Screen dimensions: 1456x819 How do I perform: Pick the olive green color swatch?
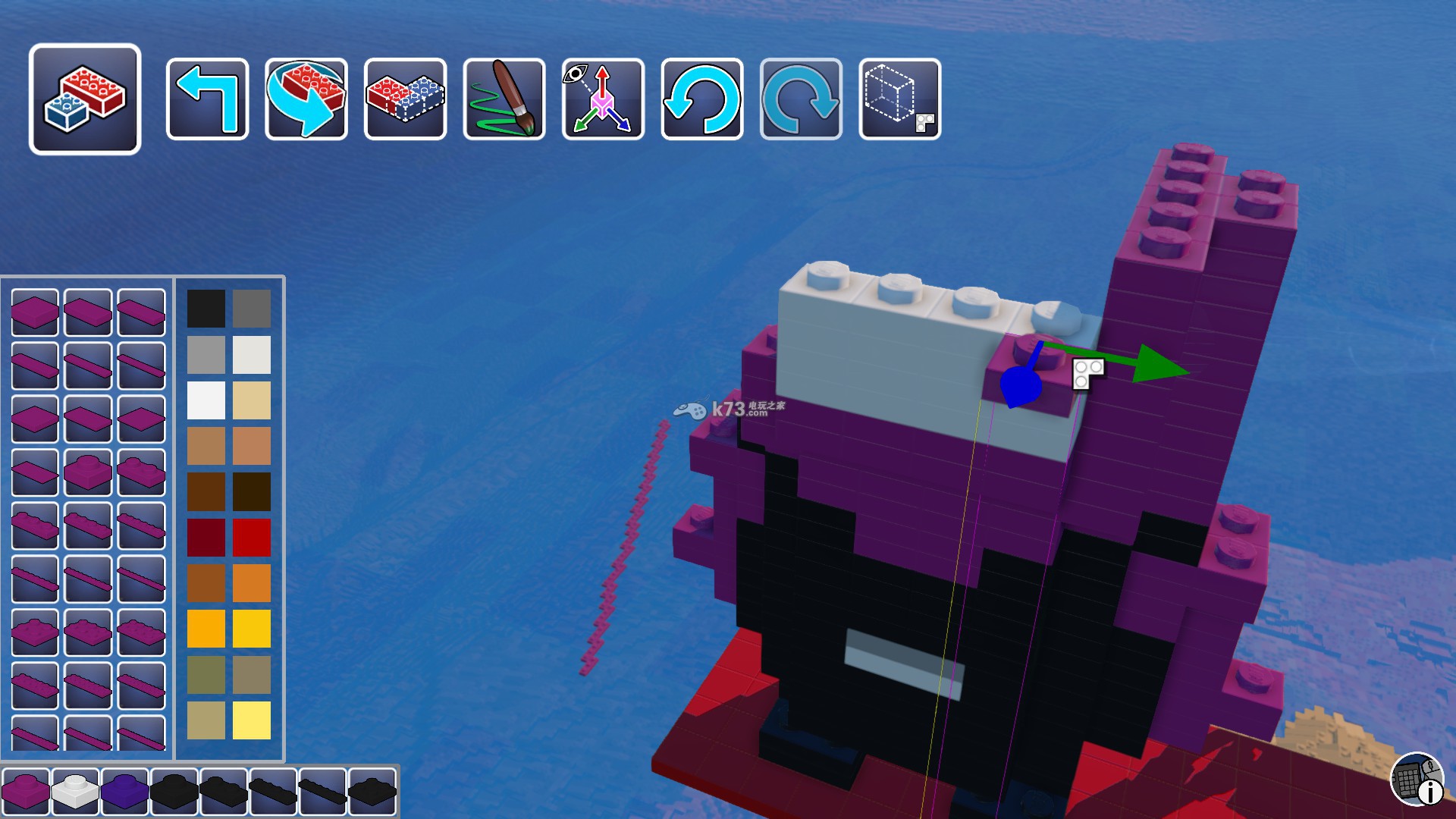[206, 674]
